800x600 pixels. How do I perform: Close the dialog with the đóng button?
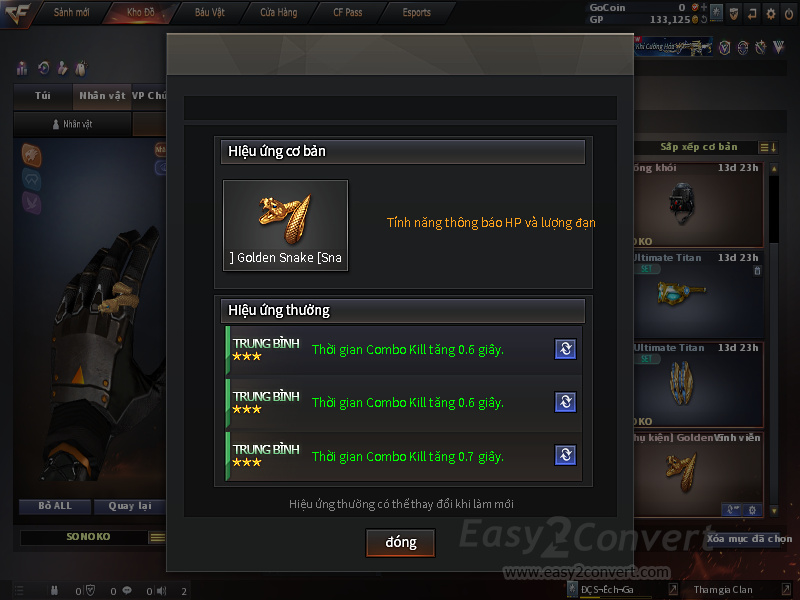(400, 542)
